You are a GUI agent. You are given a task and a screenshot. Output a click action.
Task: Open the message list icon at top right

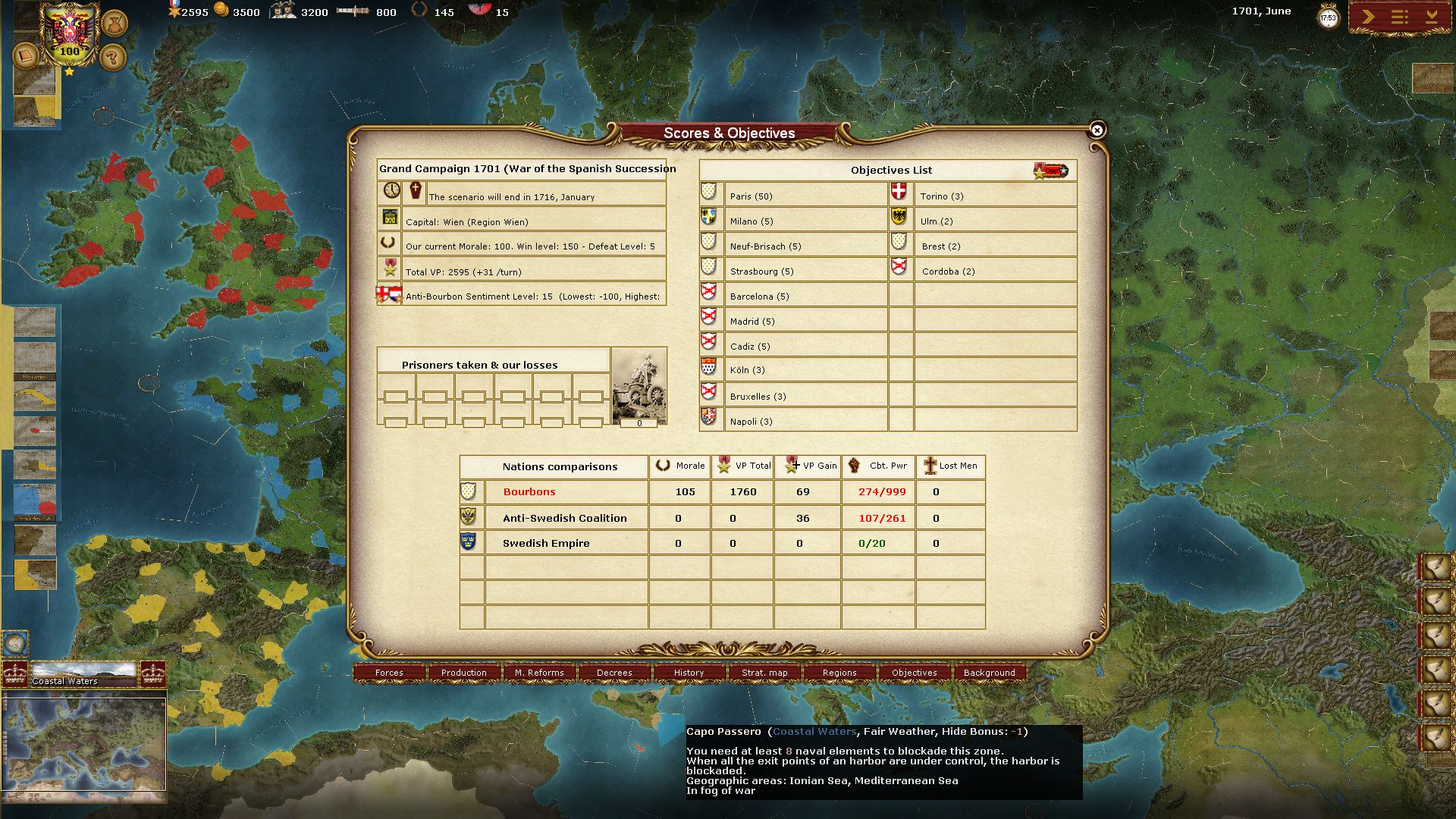pos(1399,15)
